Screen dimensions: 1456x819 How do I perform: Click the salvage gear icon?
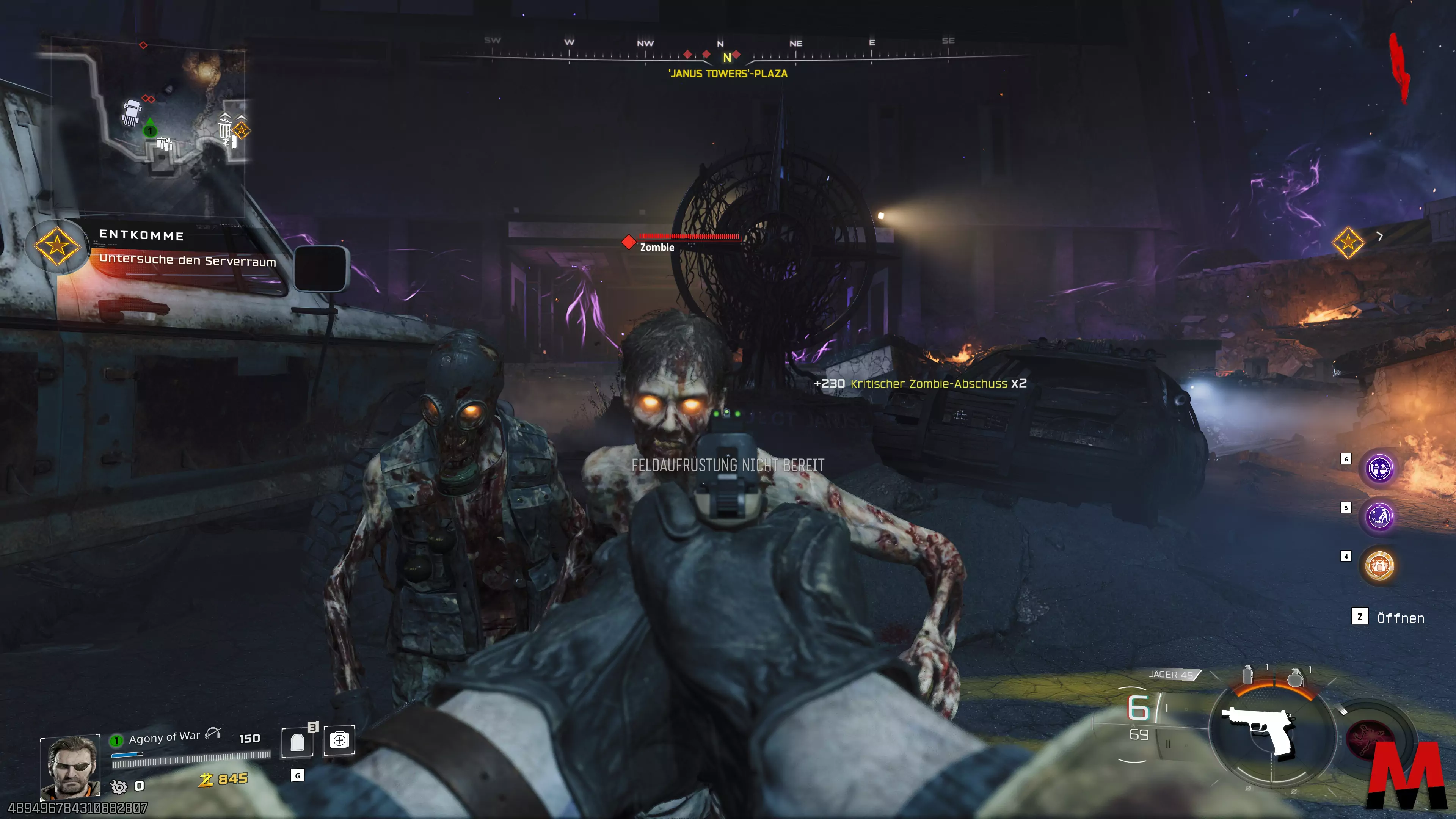(119, 786)
